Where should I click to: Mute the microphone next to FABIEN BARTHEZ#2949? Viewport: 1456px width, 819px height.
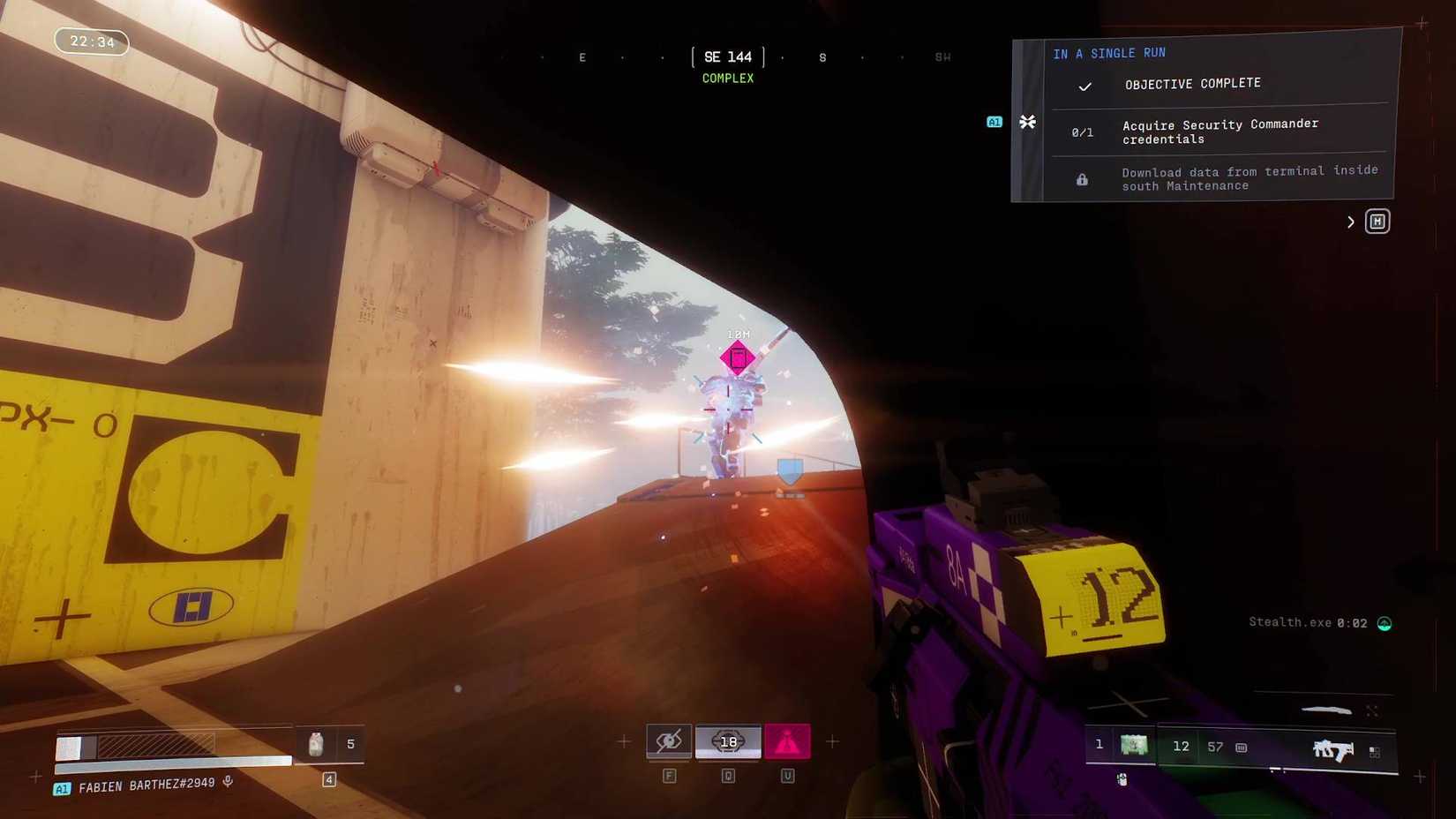pyautogui.click(x=228, y=783)
